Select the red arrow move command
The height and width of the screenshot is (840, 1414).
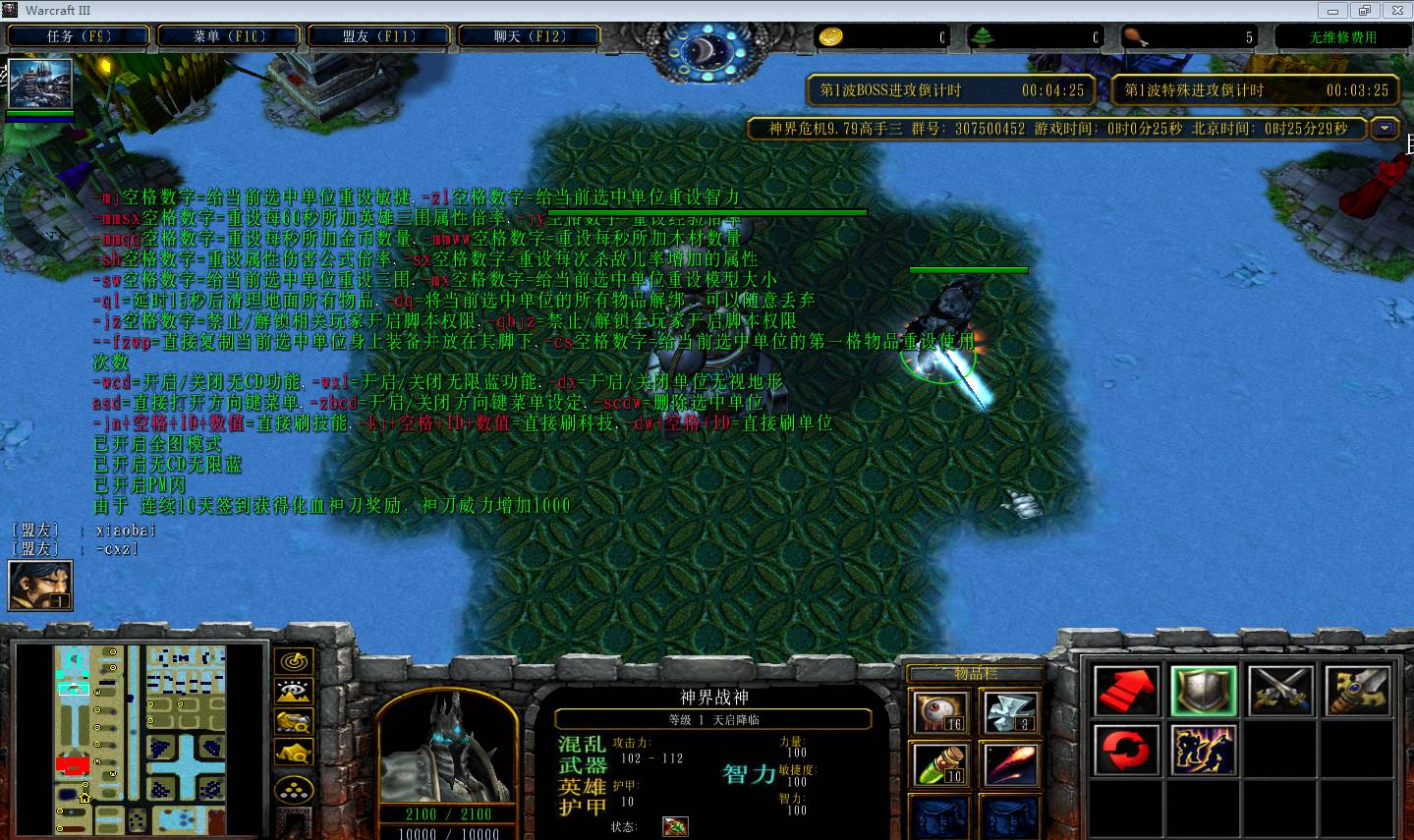coord(1126,691)
